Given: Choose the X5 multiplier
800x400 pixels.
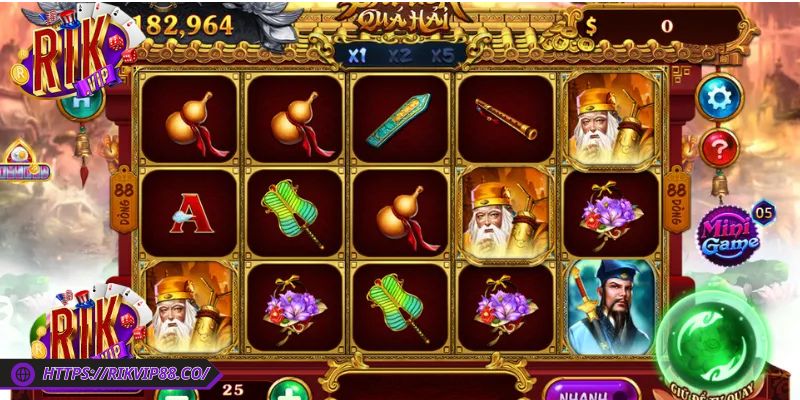Looking at the screenshot, I should coord(443,56).
